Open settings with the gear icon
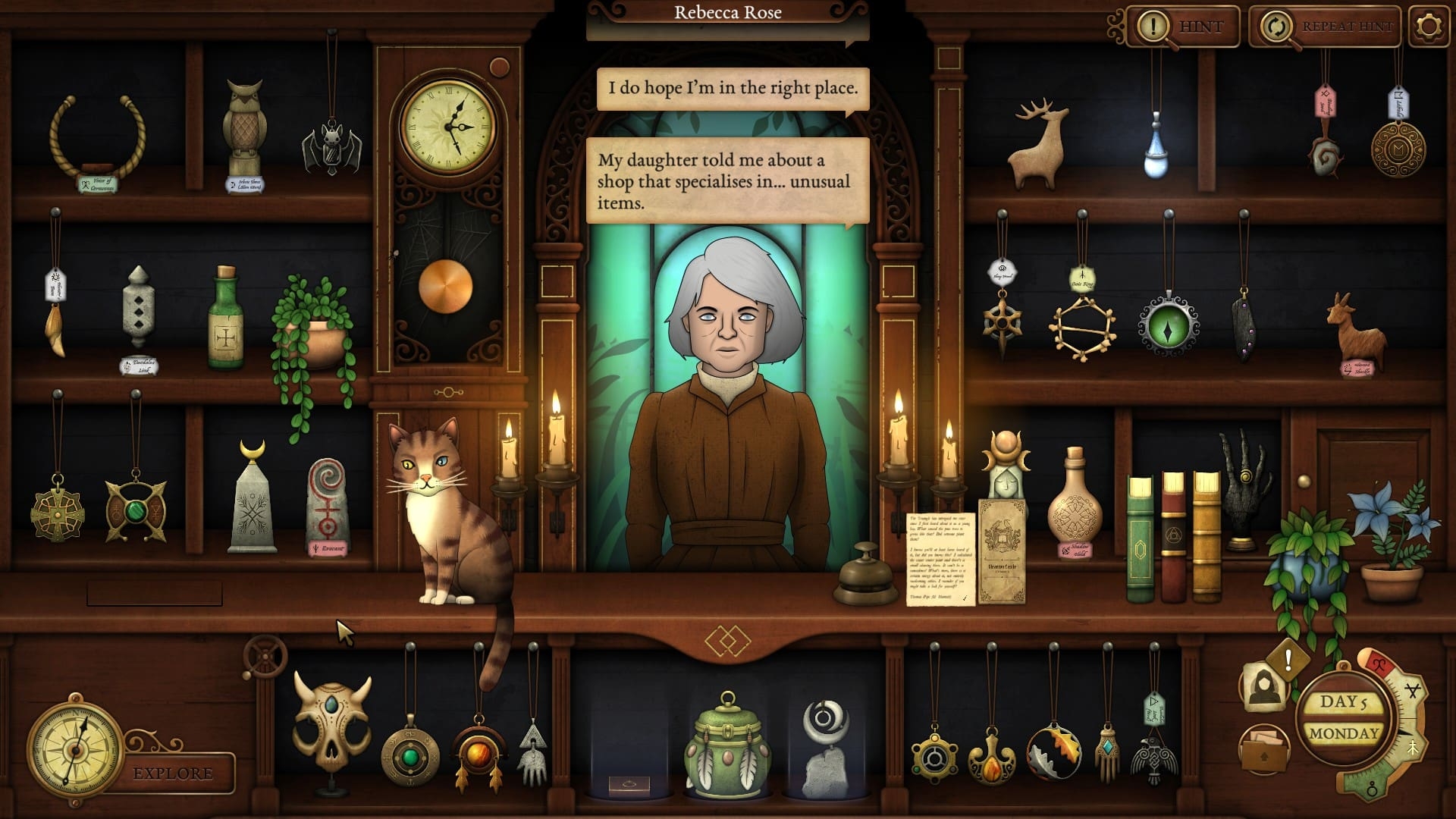 click(1429, 27)
